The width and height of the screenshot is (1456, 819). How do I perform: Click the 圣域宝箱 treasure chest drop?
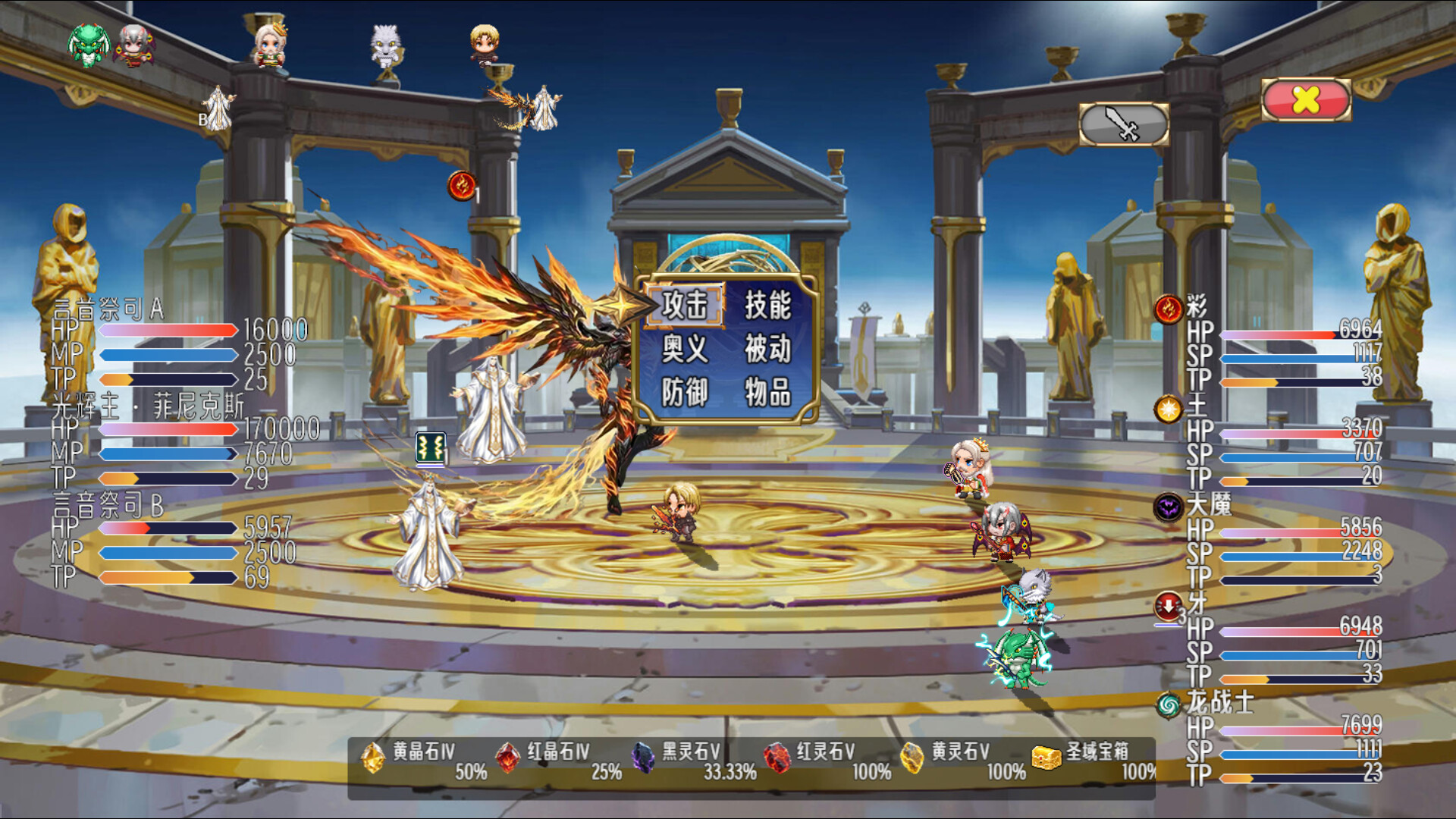pos(1046,757)
